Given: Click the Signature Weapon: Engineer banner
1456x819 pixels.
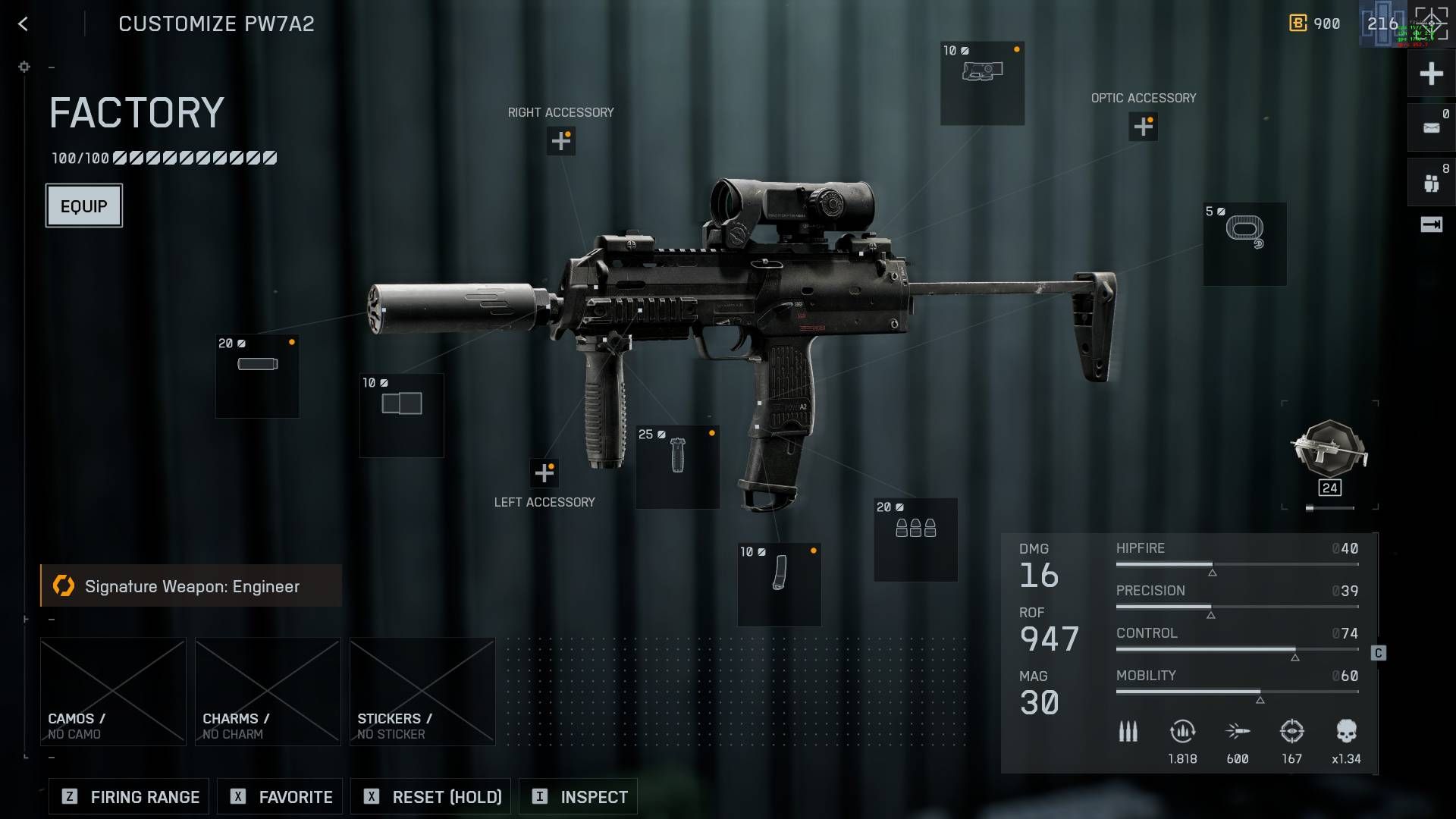Looking at the screenshot, I should [191, 585].
